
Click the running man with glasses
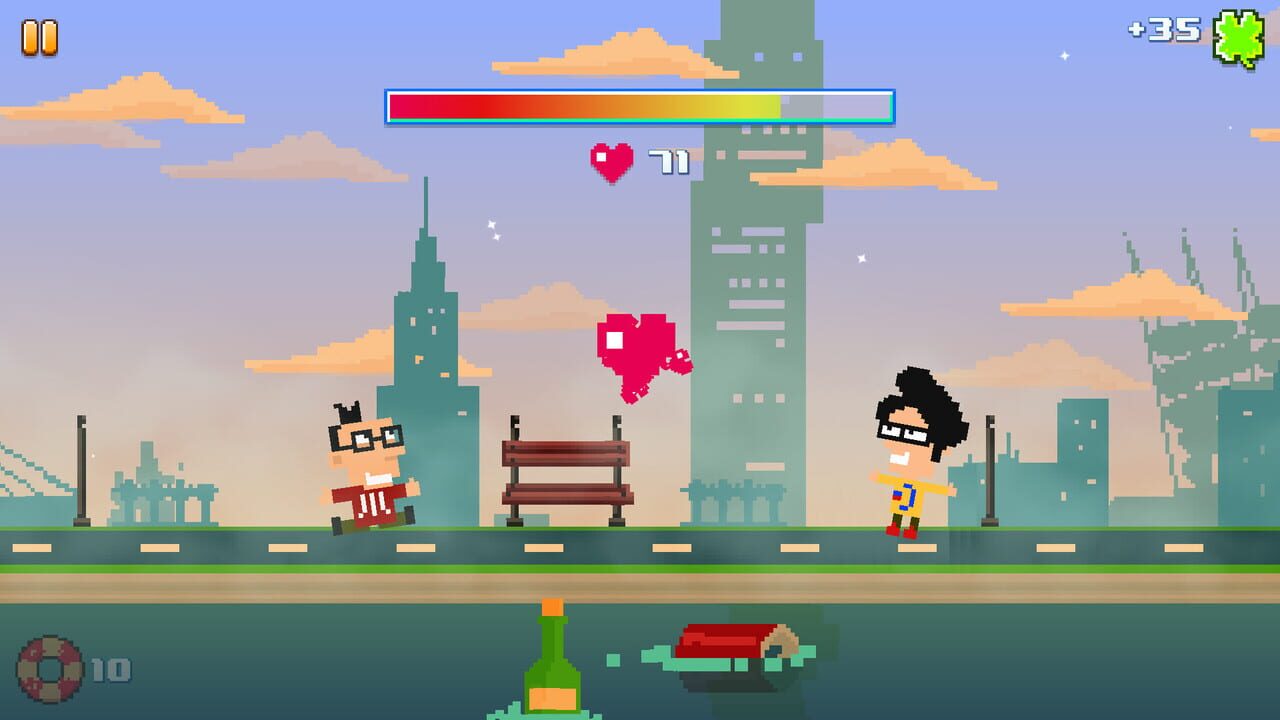368,470
